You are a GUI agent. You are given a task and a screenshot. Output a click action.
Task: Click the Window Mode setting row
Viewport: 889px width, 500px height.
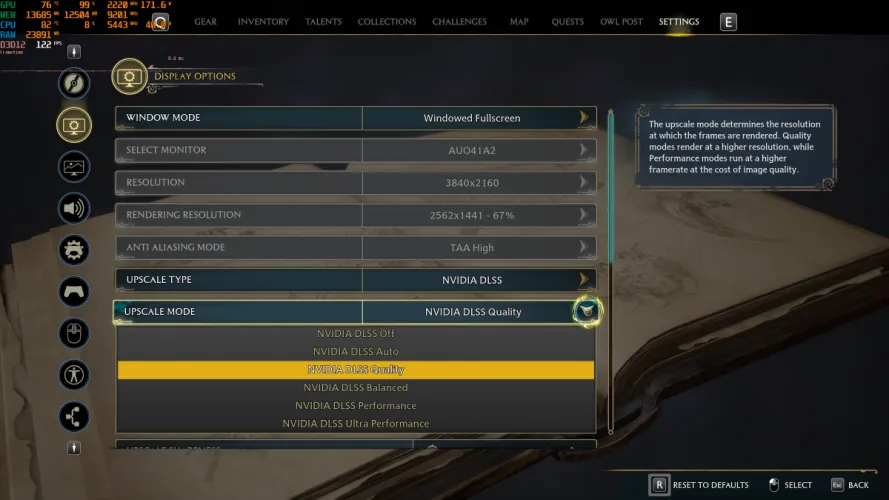[x=355, y=118]
